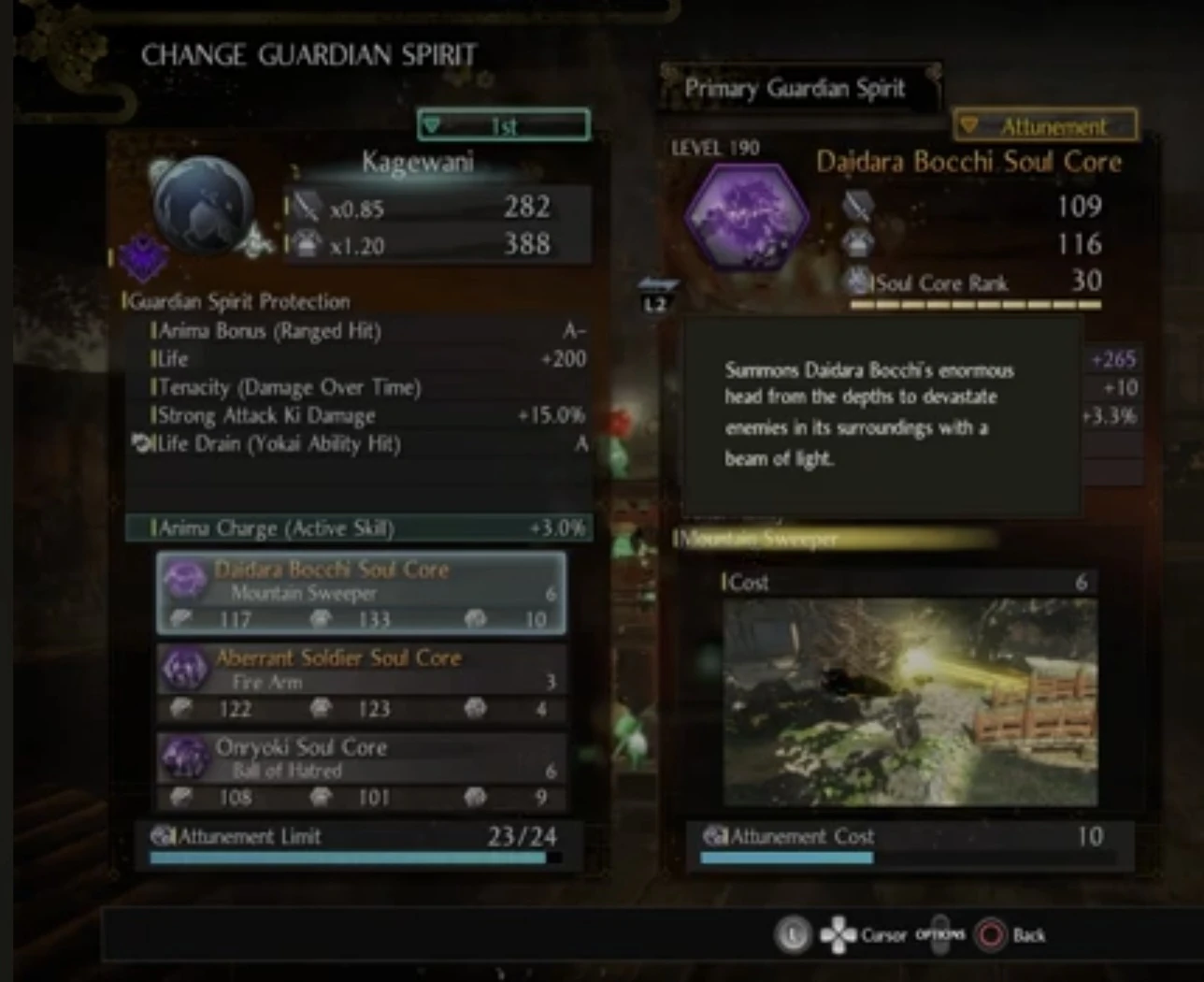The height and width of the screenshot is (982, 1204).
Task: Click the Onryoki Soul Core emblem
Action: coord(184,759)
